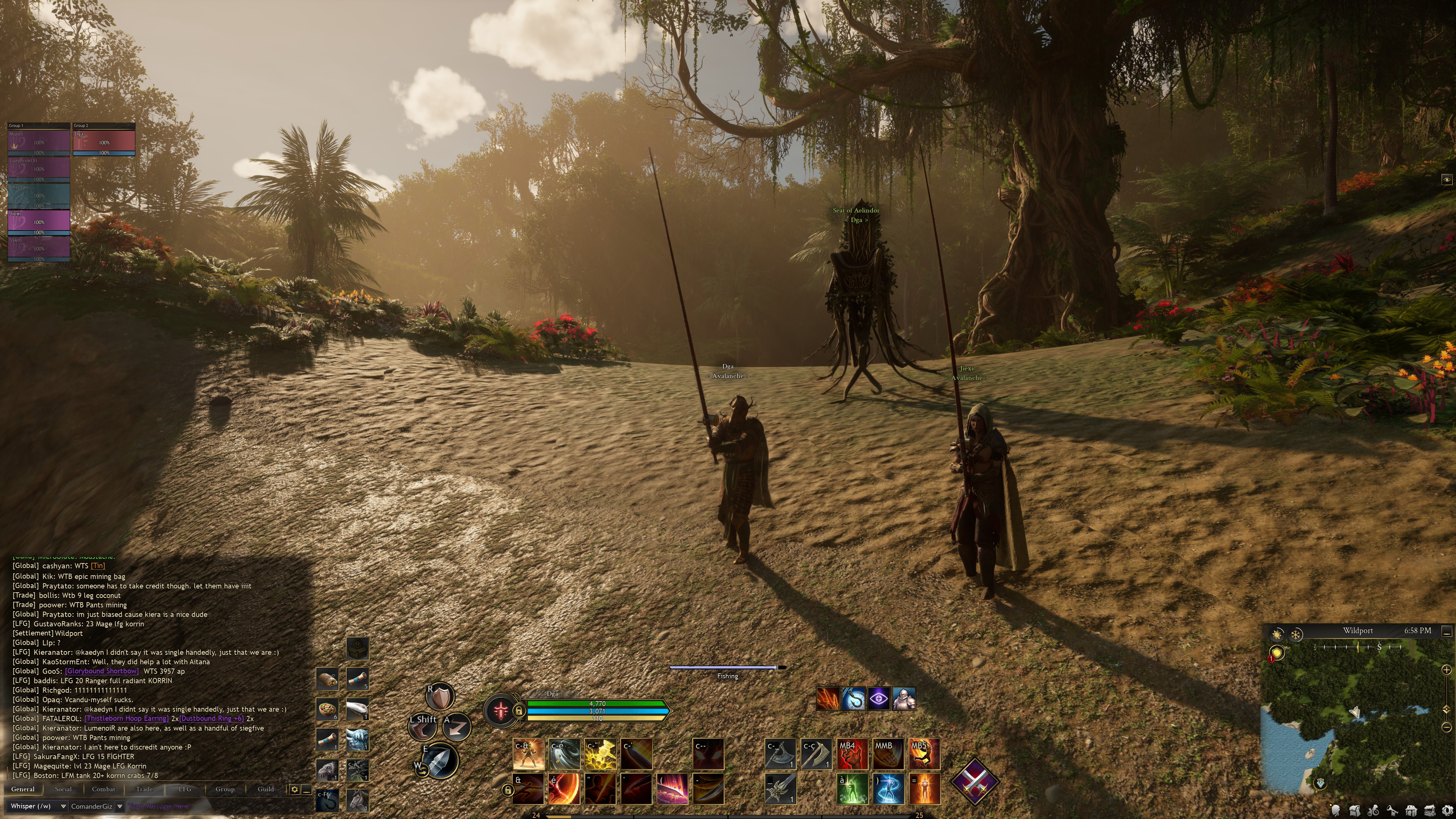The width and height of the screenshot is (1456, 819).
Task: Activate the golden hammer ground-smash ability
Action: [x=600, y=753]
